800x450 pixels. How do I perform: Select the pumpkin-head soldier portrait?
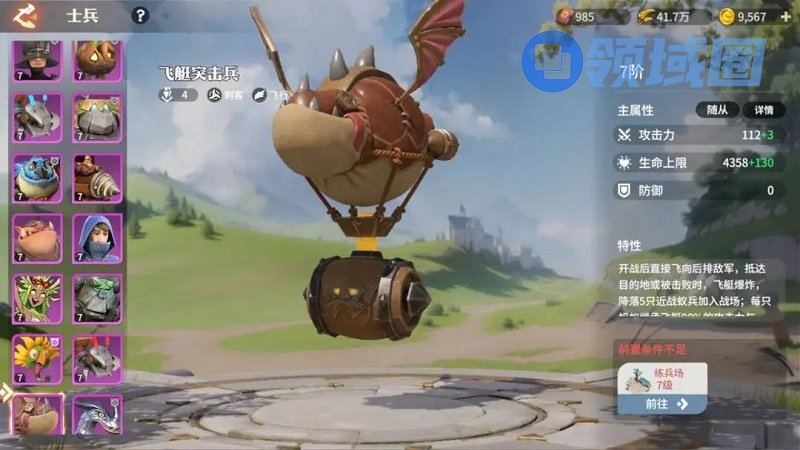97,60
